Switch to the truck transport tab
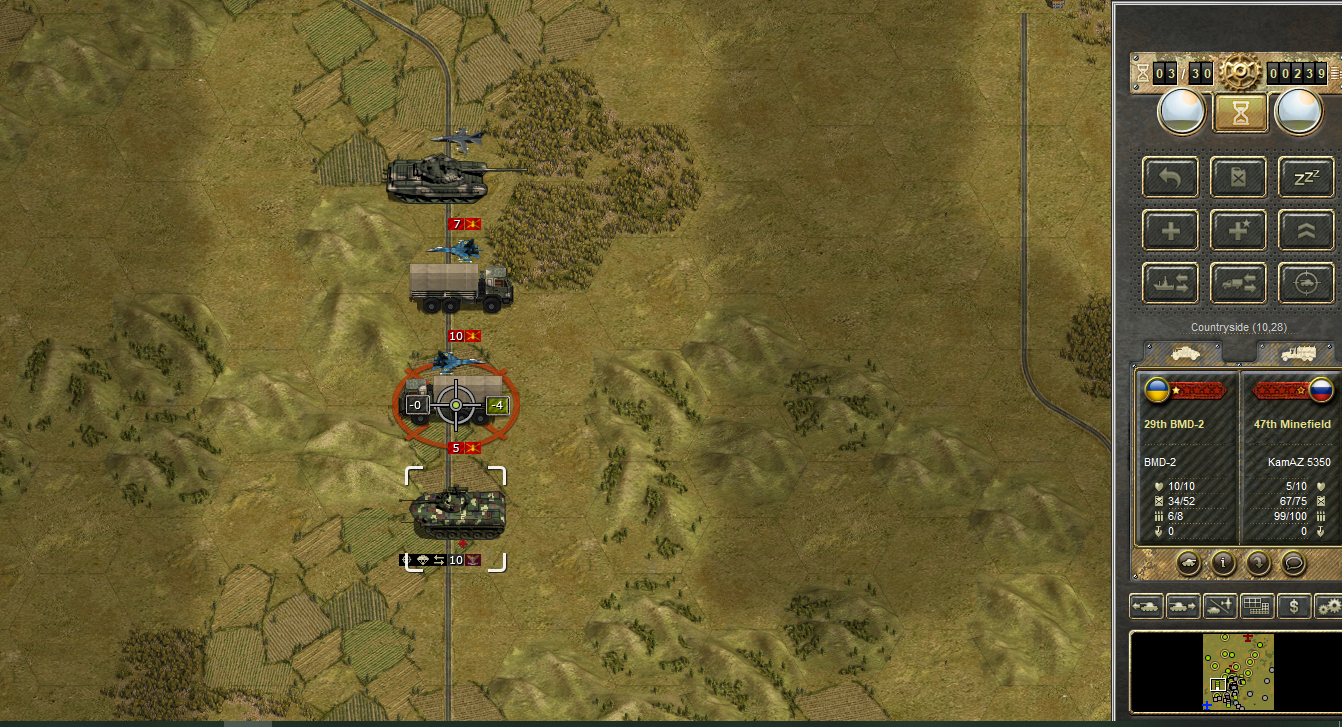1342x727 pixels. tap(1296, 353)
